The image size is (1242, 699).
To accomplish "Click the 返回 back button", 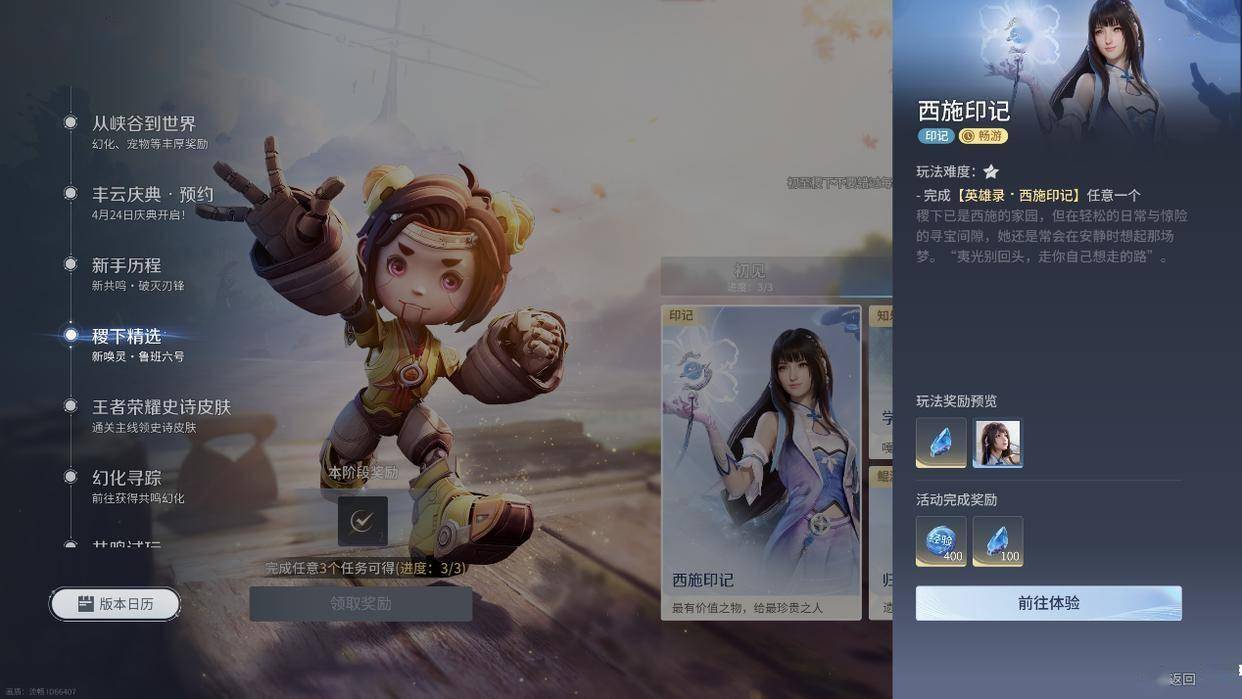I will click(1182, 679).
